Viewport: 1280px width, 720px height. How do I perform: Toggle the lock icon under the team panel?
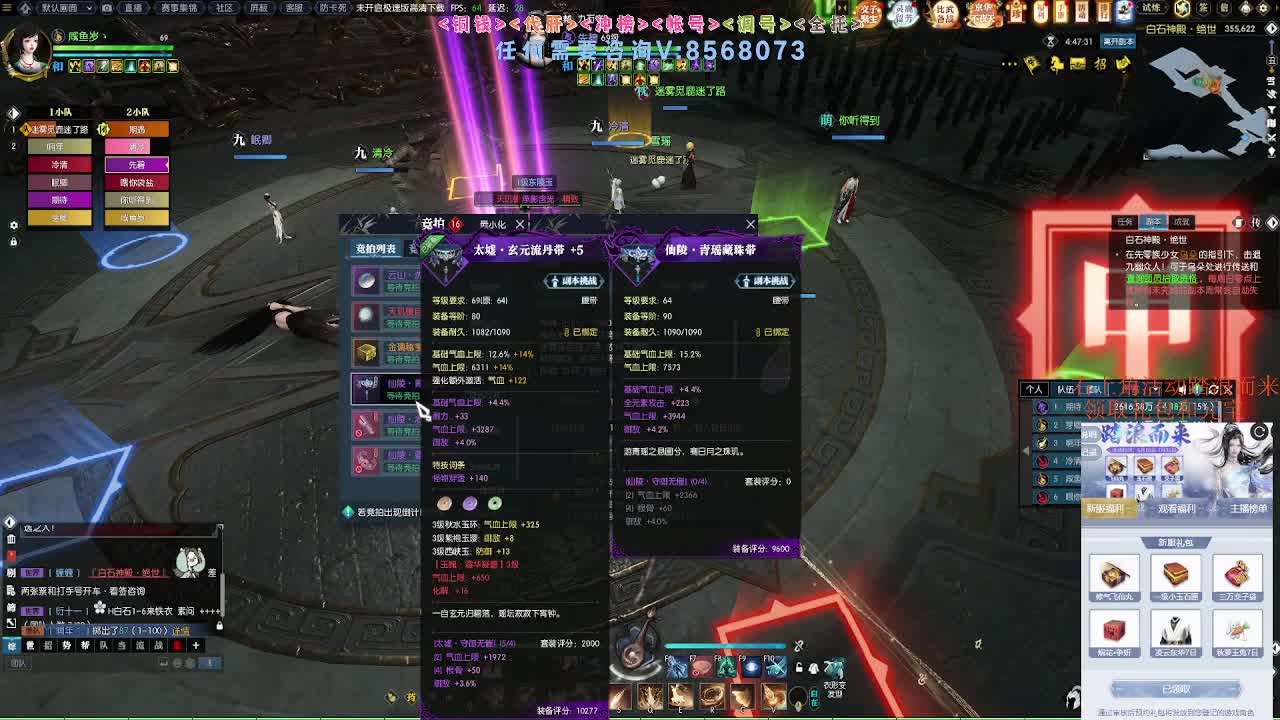click(14, 241)
